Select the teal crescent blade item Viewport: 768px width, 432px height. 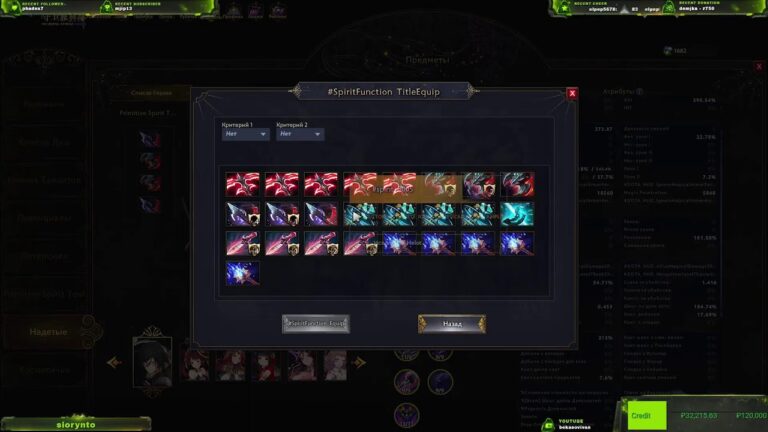coord(518,214)
